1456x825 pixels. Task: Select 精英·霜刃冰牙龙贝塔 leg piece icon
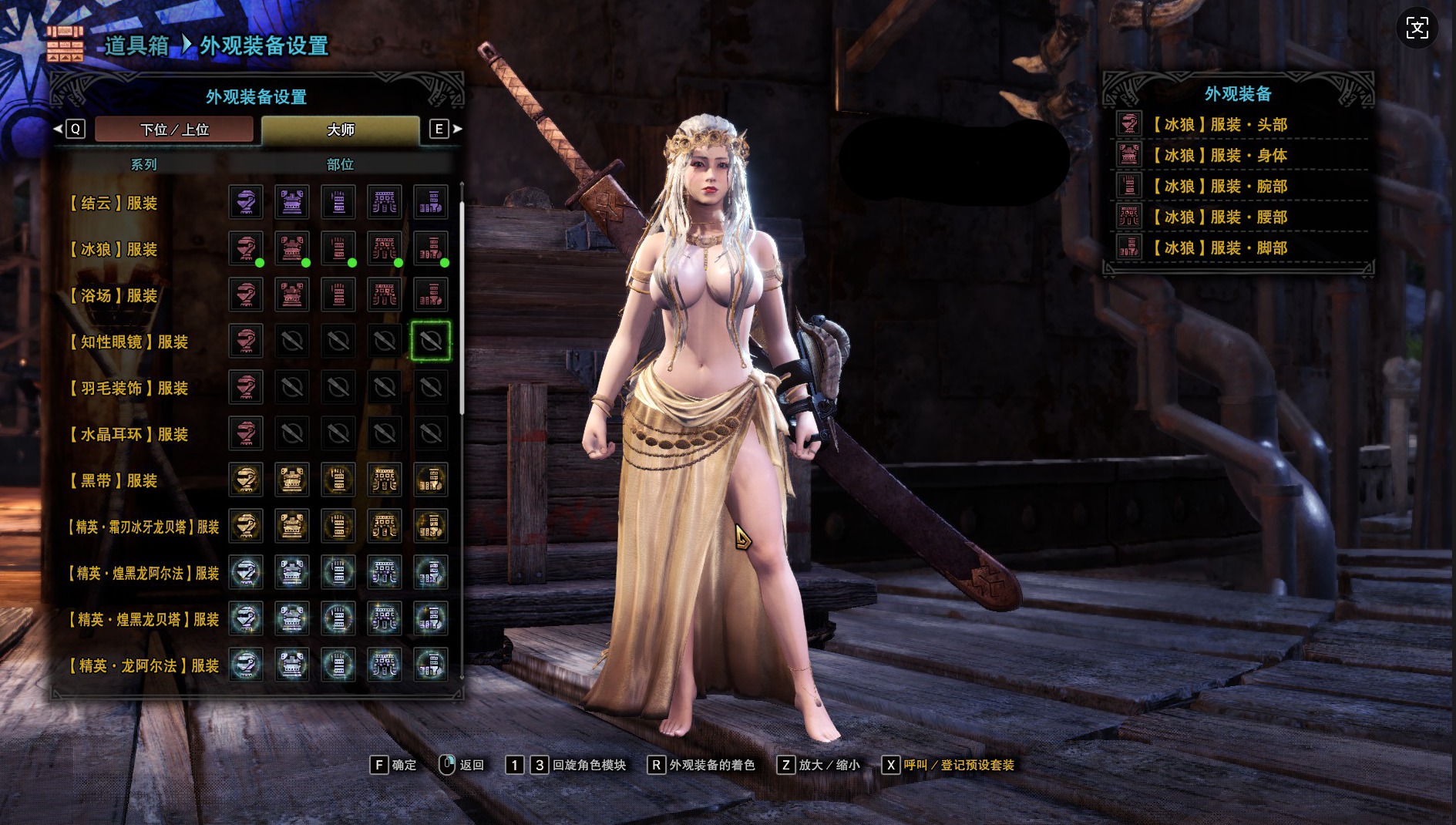point(431,526)
